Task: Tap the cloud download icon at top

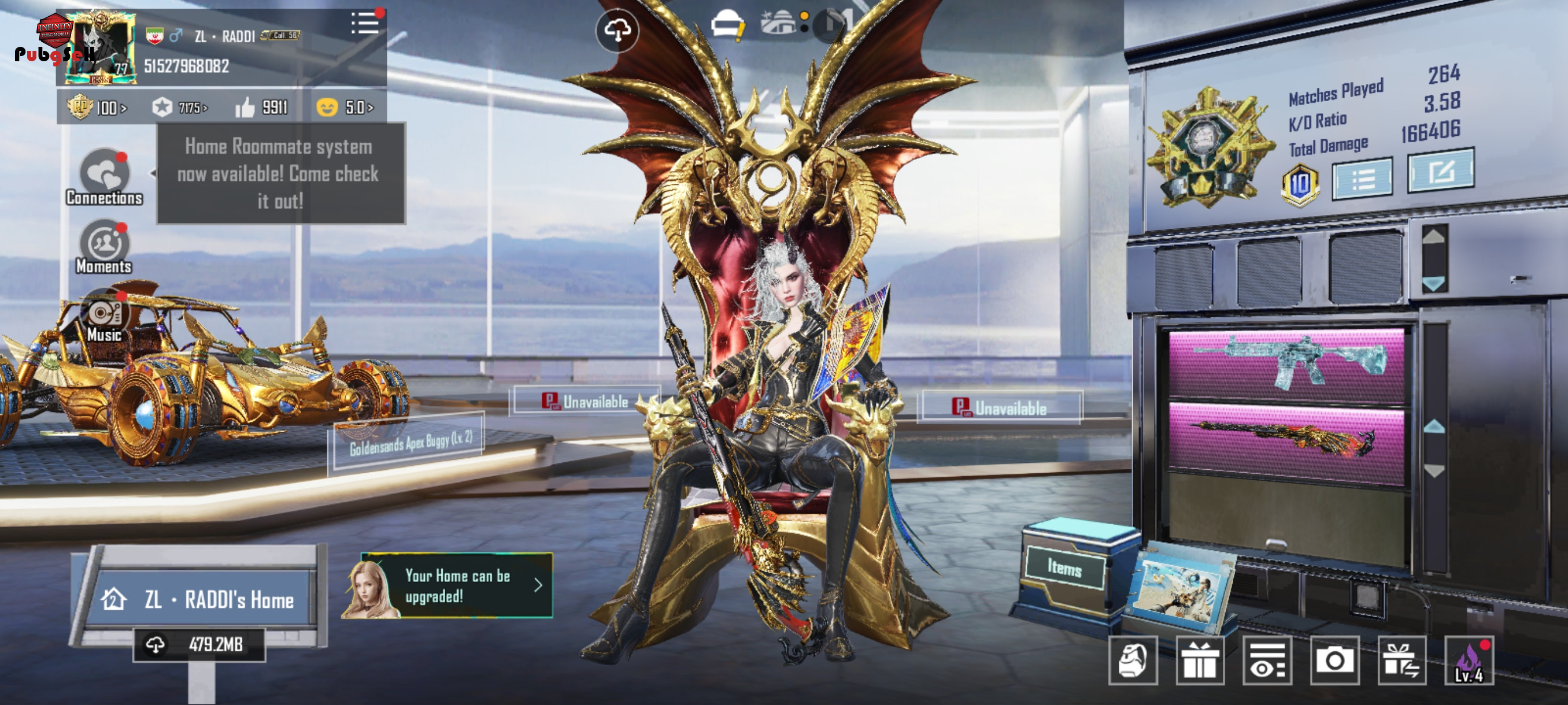Action: click(617, 31)
